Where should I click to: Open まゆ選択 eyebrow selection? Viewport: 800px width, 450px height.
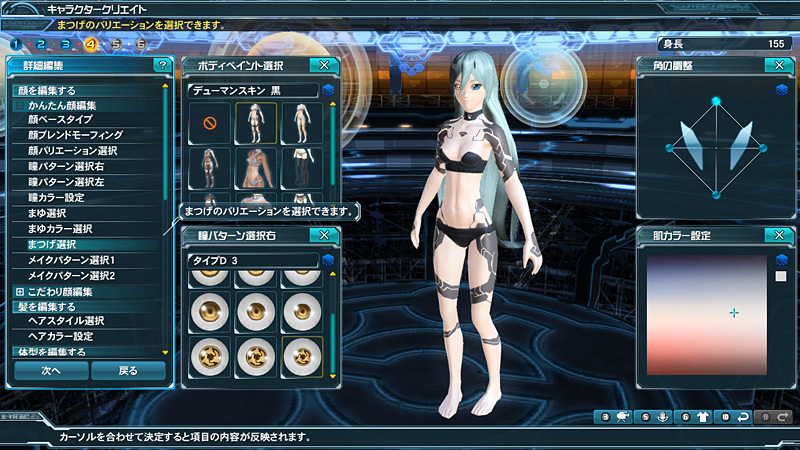47,213
